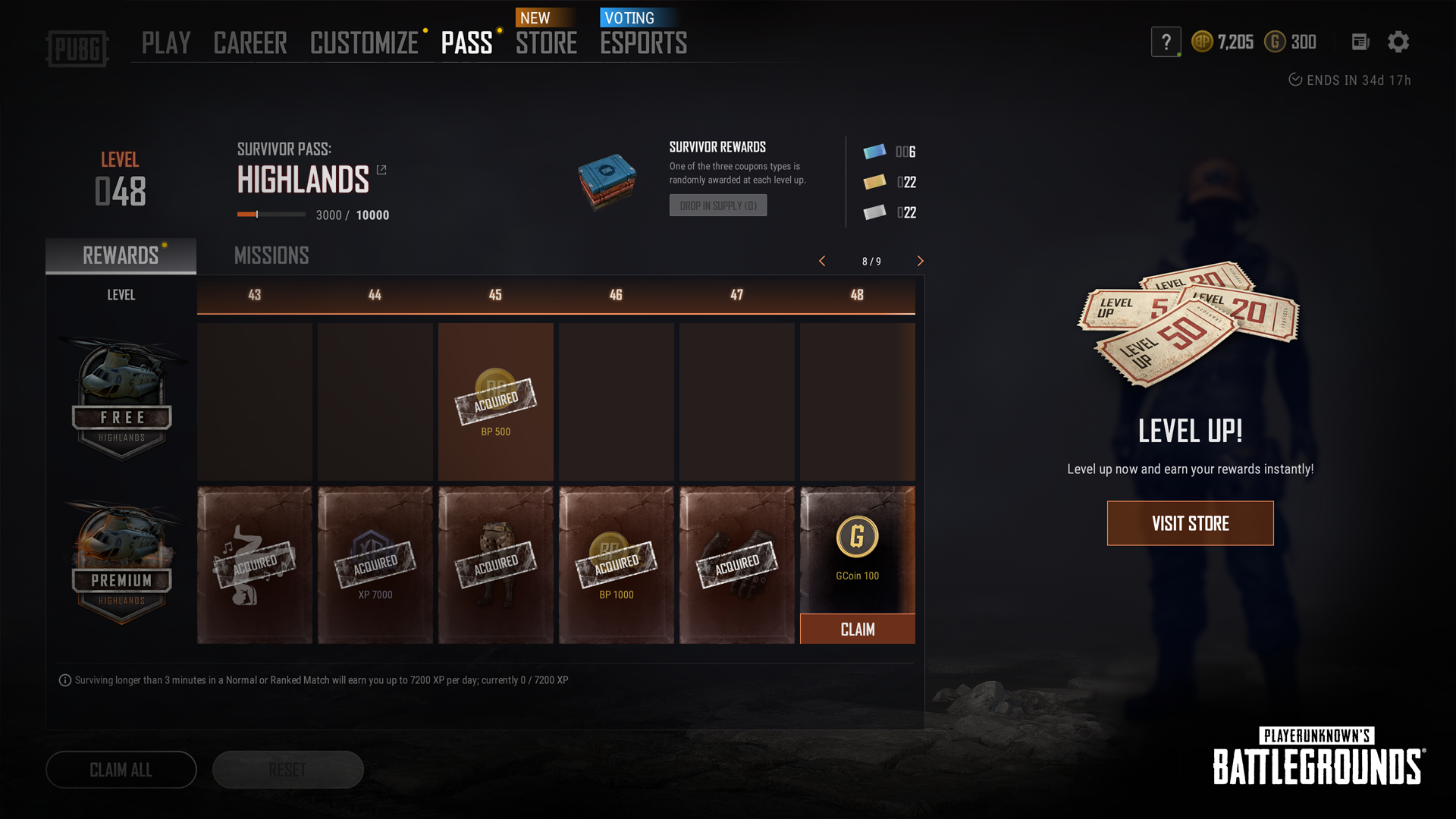
Task: Open the Highlands pass external link icon
Action: (x=381, y=170)
